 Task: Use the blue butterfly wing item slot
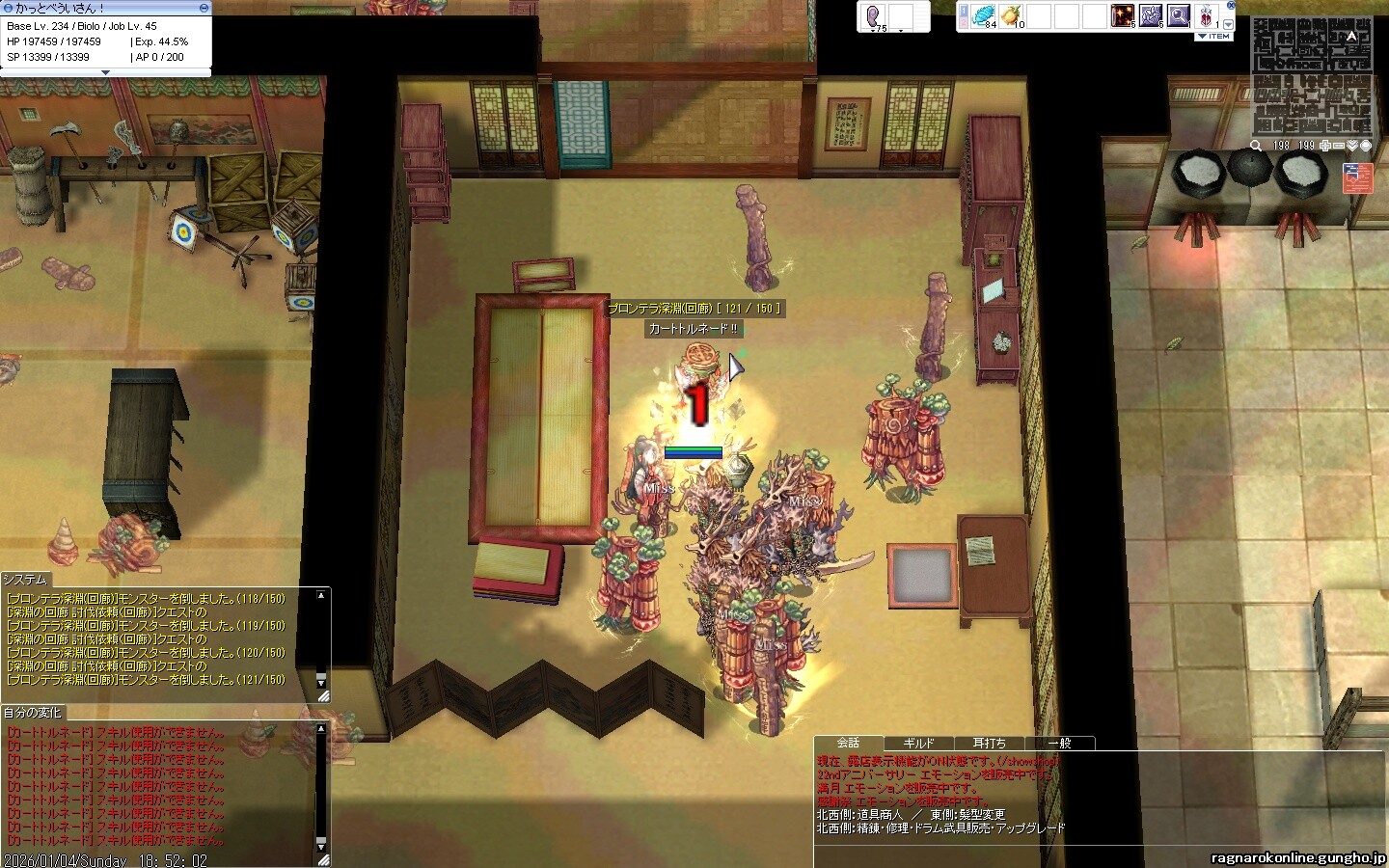[983, 15]
